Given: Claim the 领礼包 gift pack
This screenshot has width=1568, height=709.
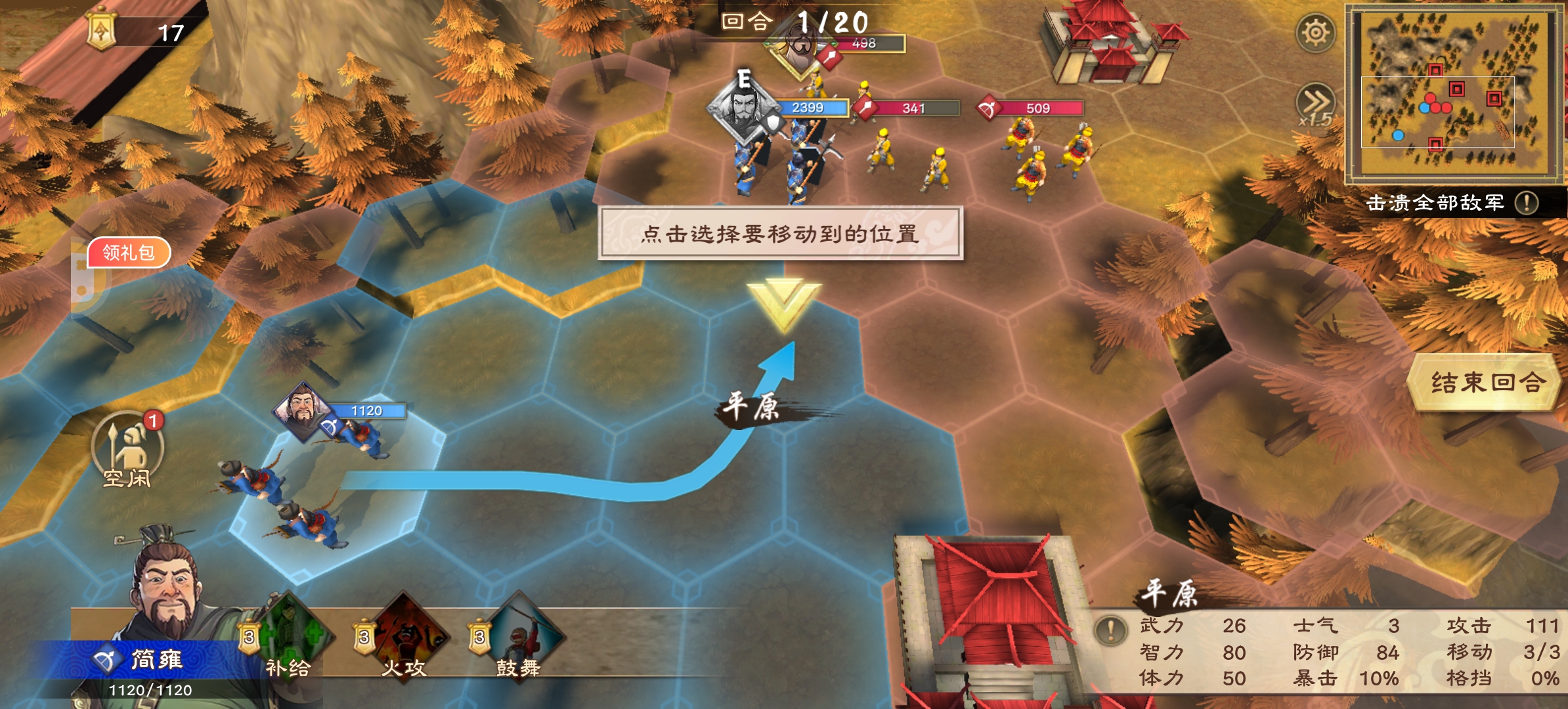Looking at the screenshot, I should [129, 253].
